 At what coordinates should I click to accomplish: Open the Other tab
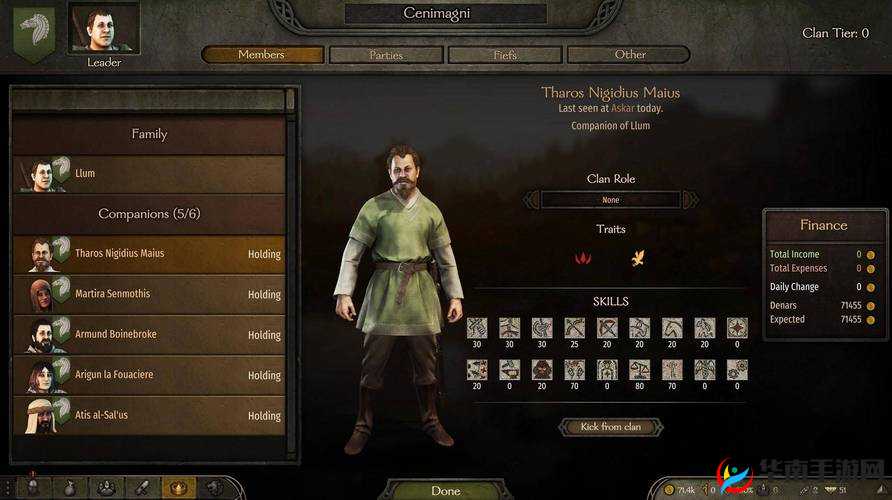click(x=630, y=55)
